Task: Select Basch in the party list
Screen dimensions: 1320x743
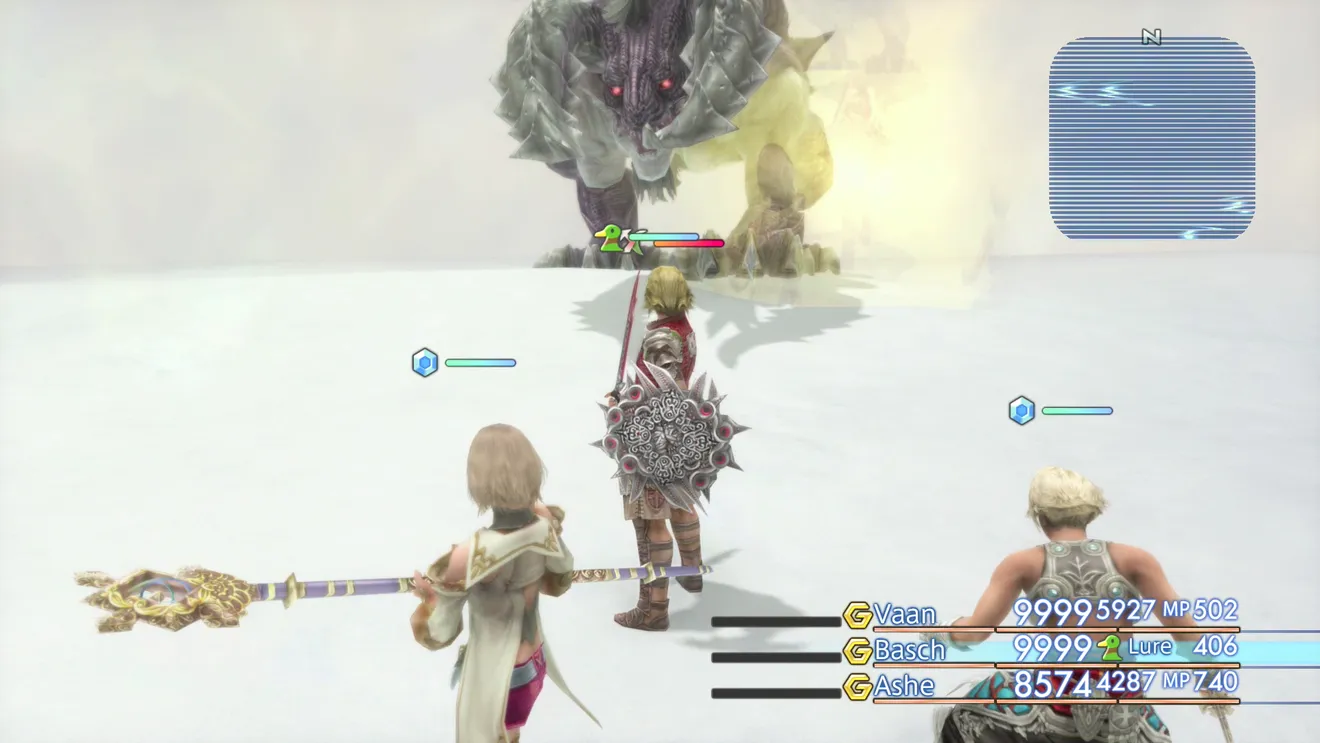Action: [x=909, y=650]
